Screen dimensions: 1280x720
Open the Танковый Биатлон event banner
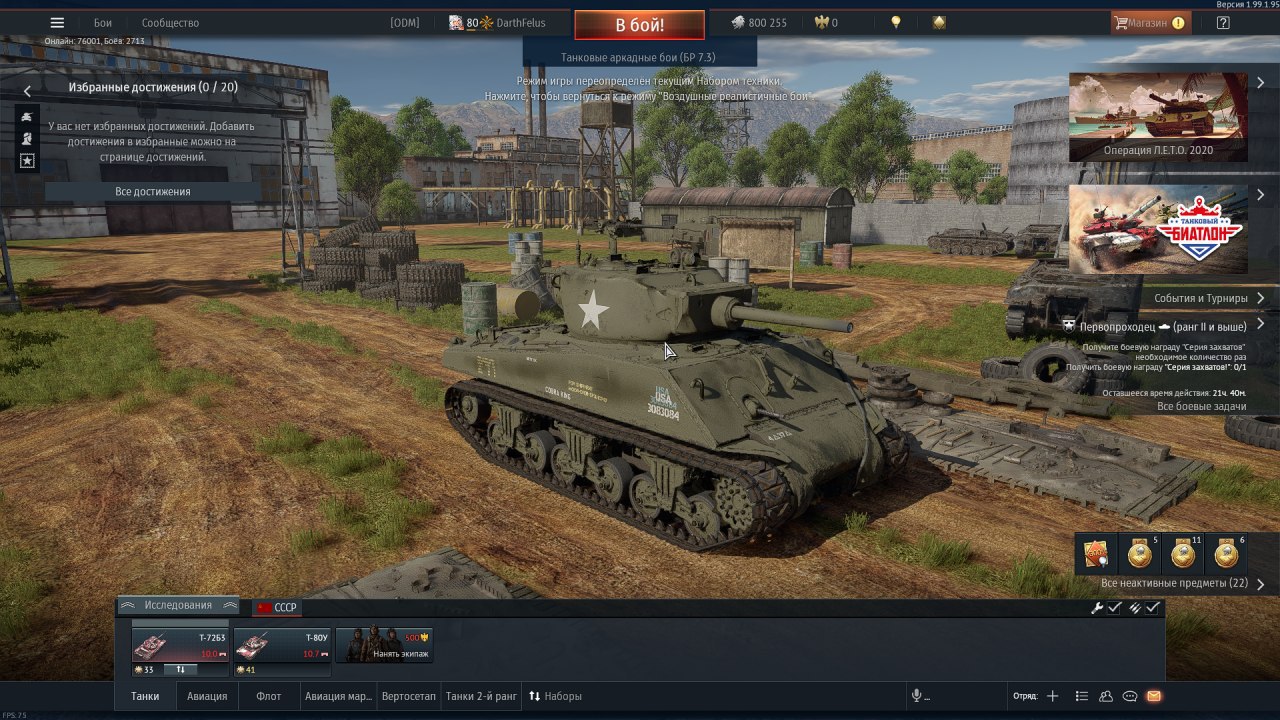point(1157,229)
